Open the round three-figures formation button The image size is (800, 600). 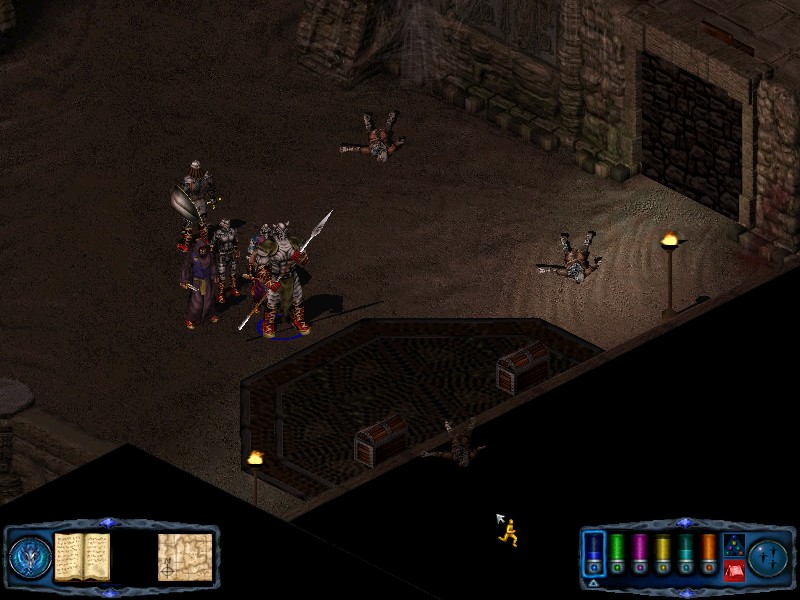768,556
